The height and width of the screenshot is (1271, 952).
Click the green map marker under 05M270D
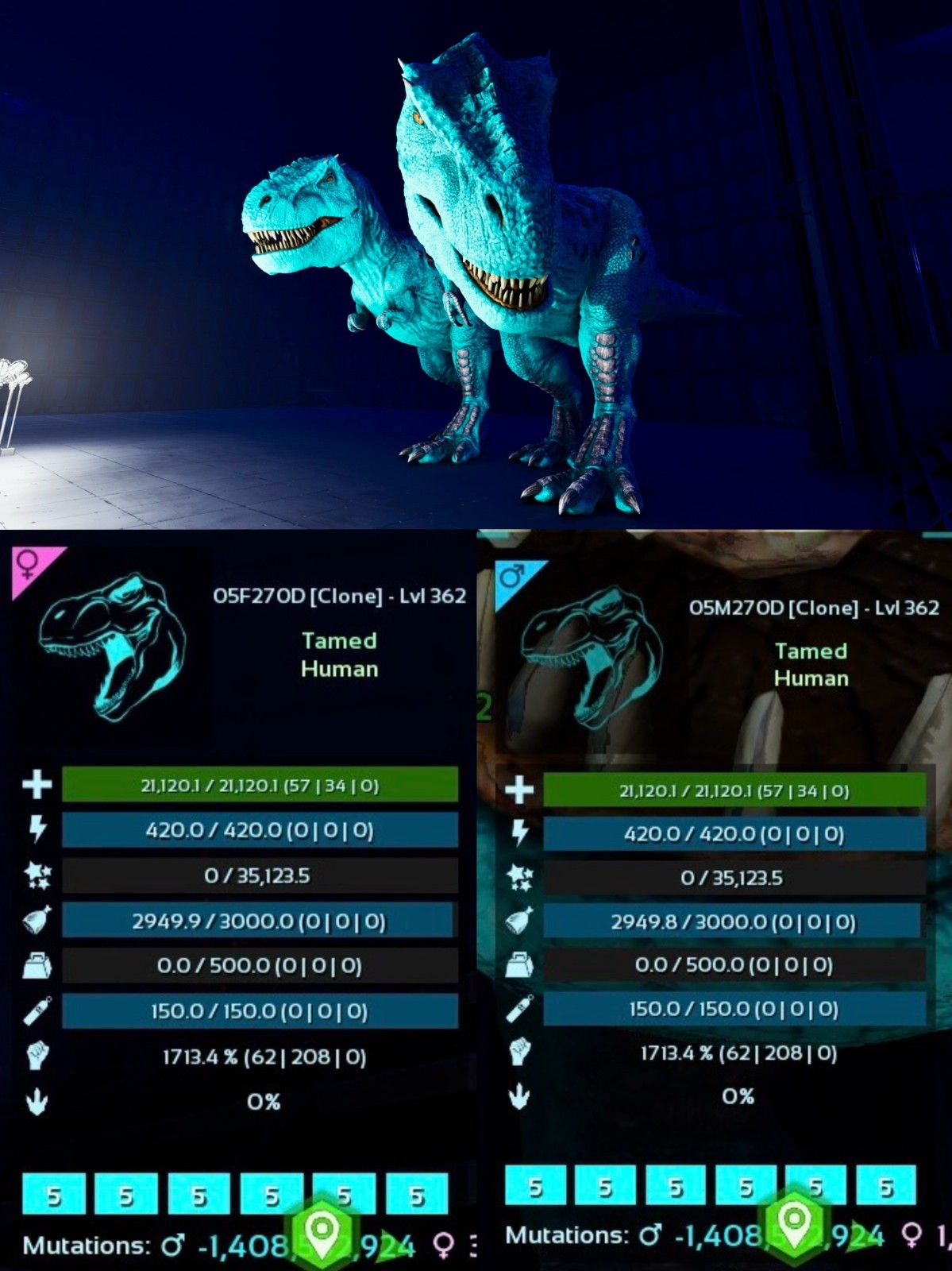[794, 1221]
